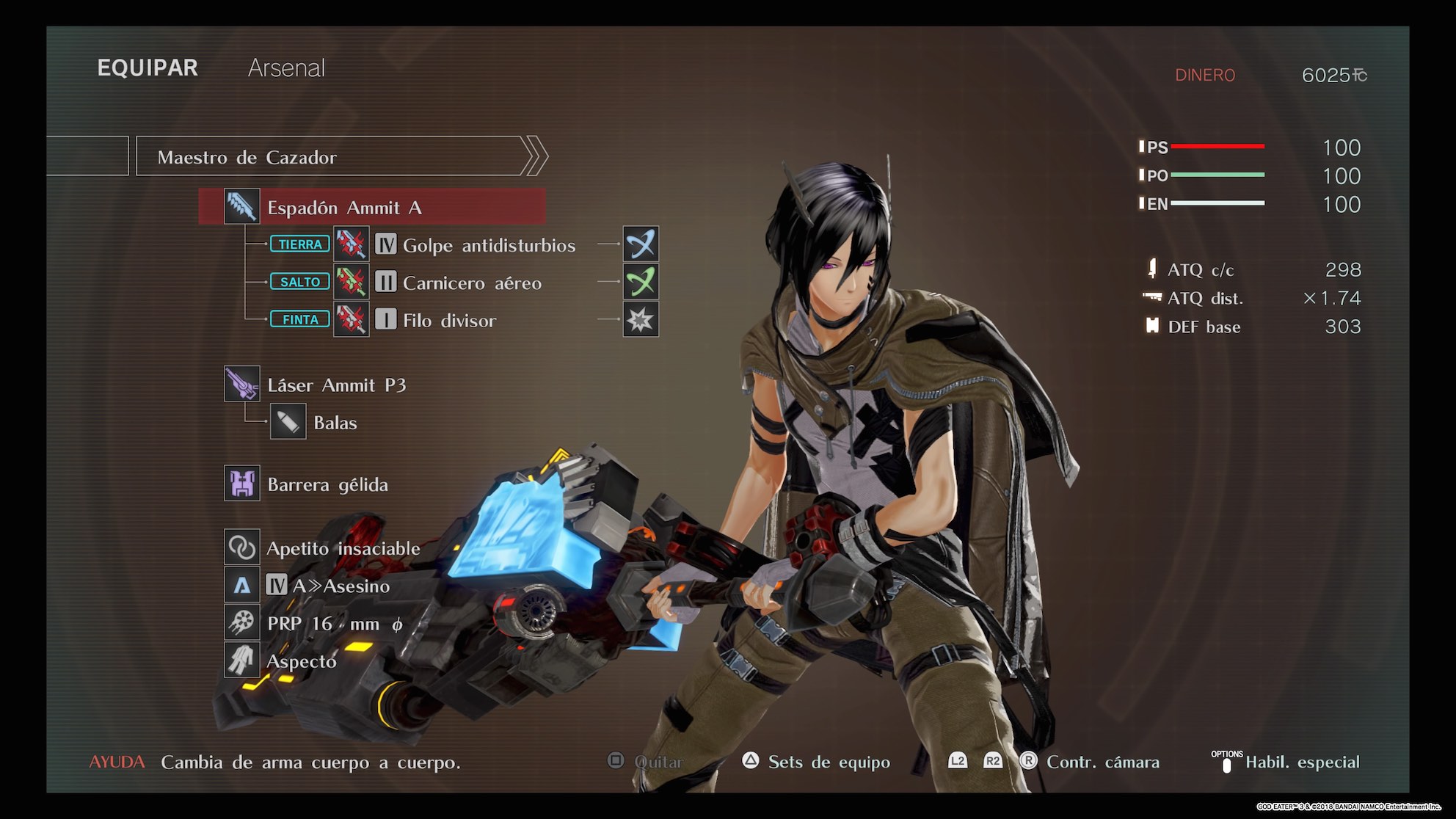
Task: Open the Láser Ammit P3 gun slot
Action: [335, 385]
